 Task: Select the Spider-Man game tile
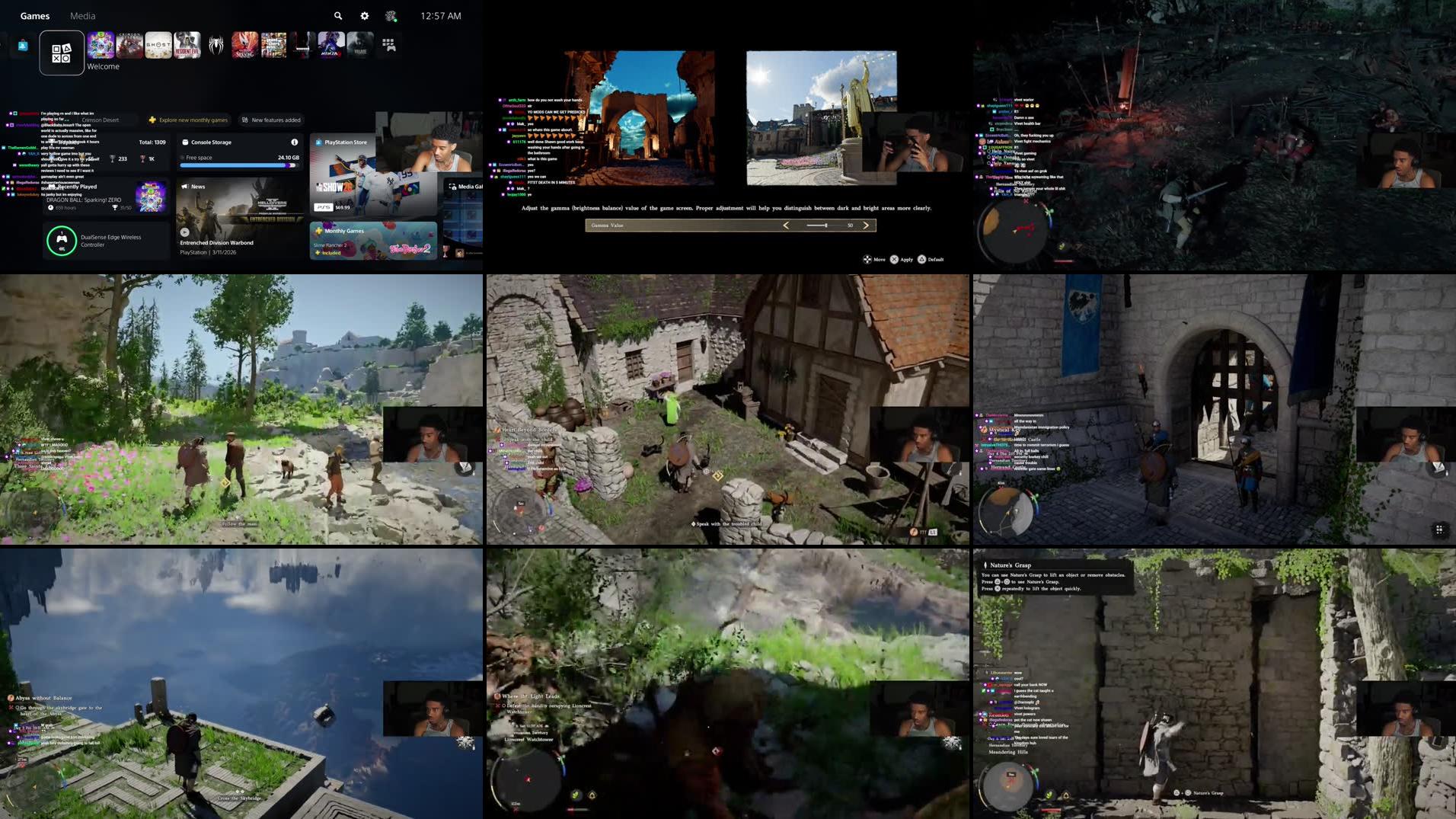(x=215, y=46)
